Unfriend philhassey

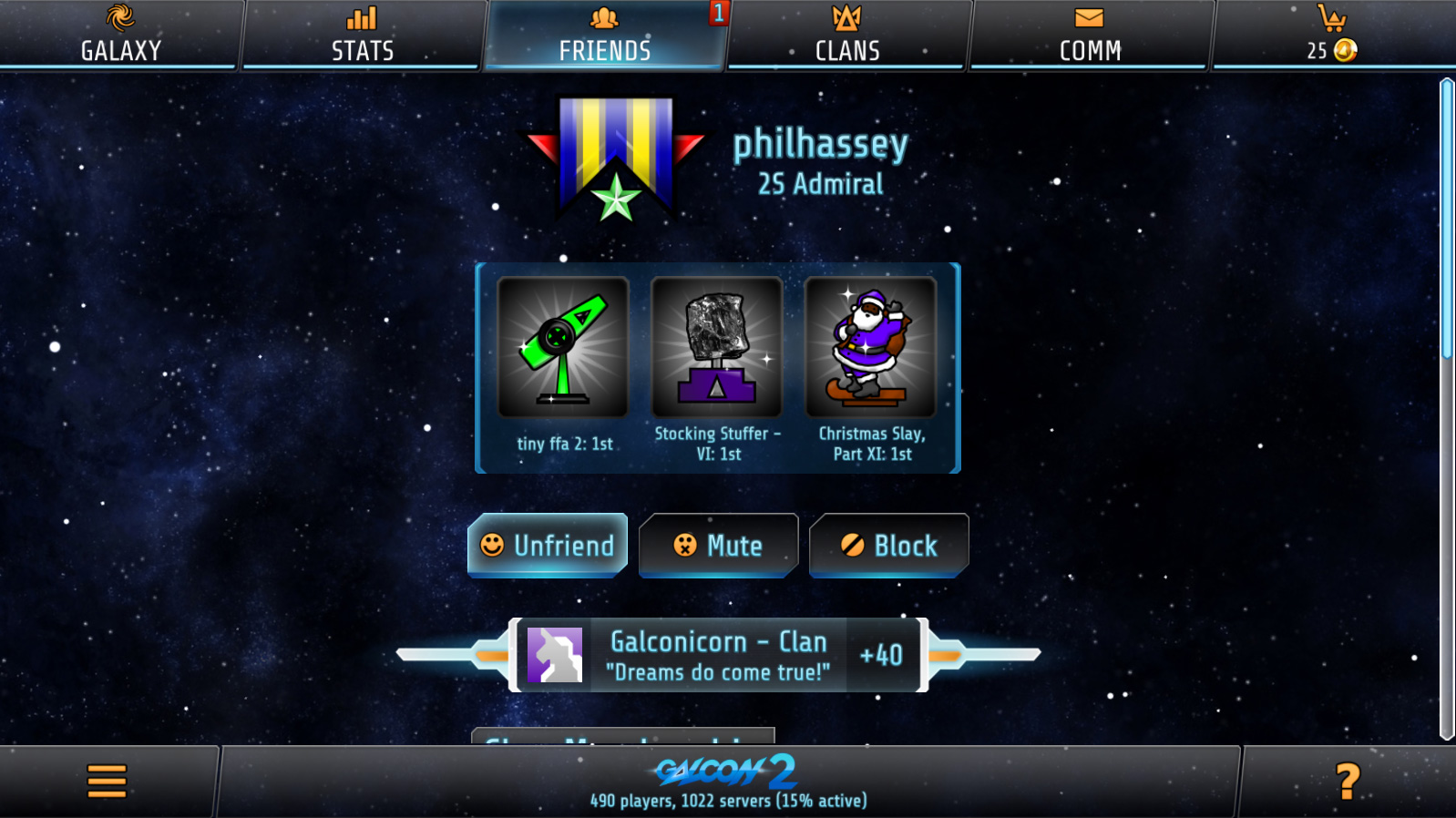point(548,546)
